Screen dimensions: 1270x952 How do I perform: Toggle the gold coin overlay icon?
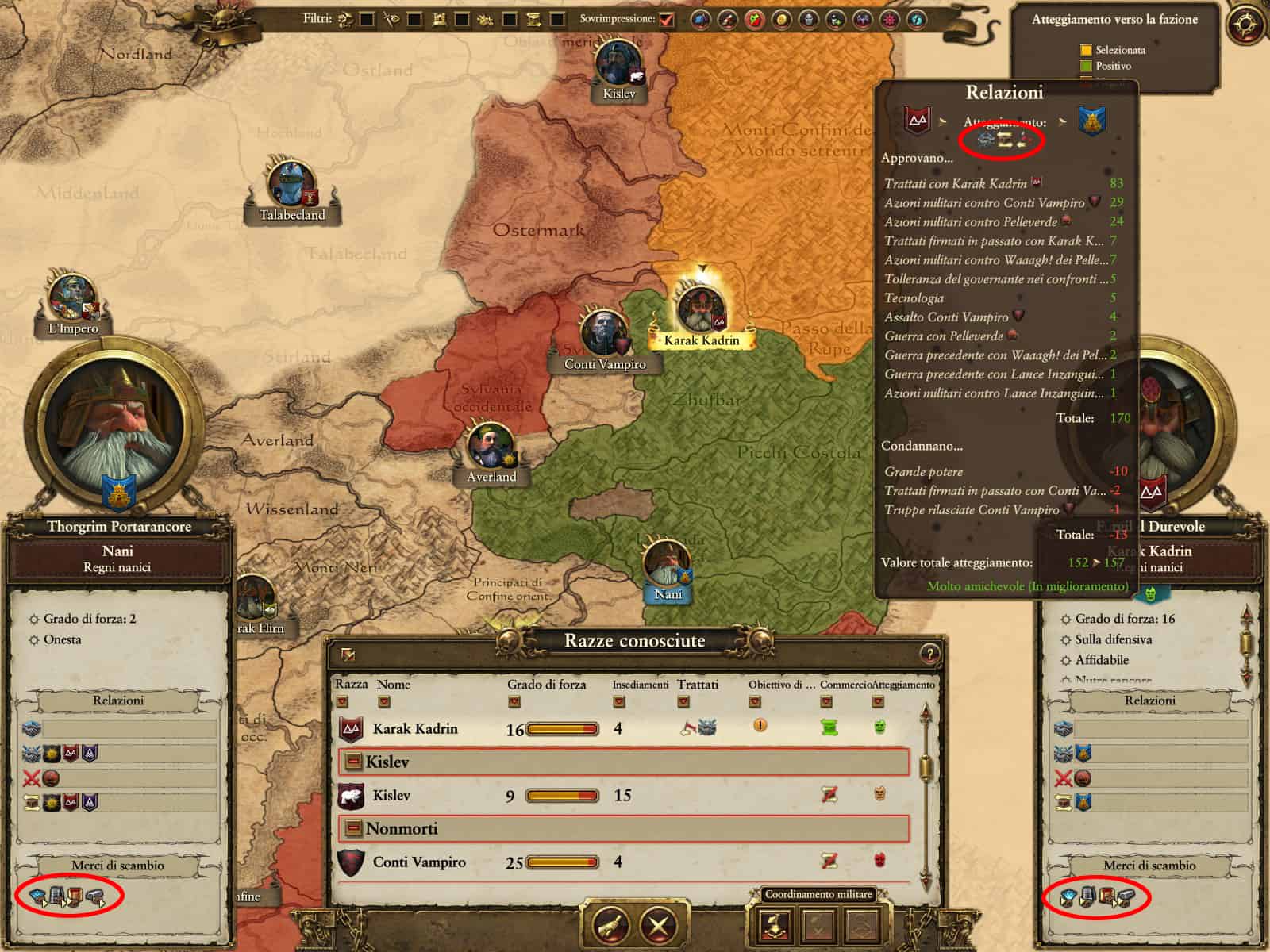coord(782,19)
